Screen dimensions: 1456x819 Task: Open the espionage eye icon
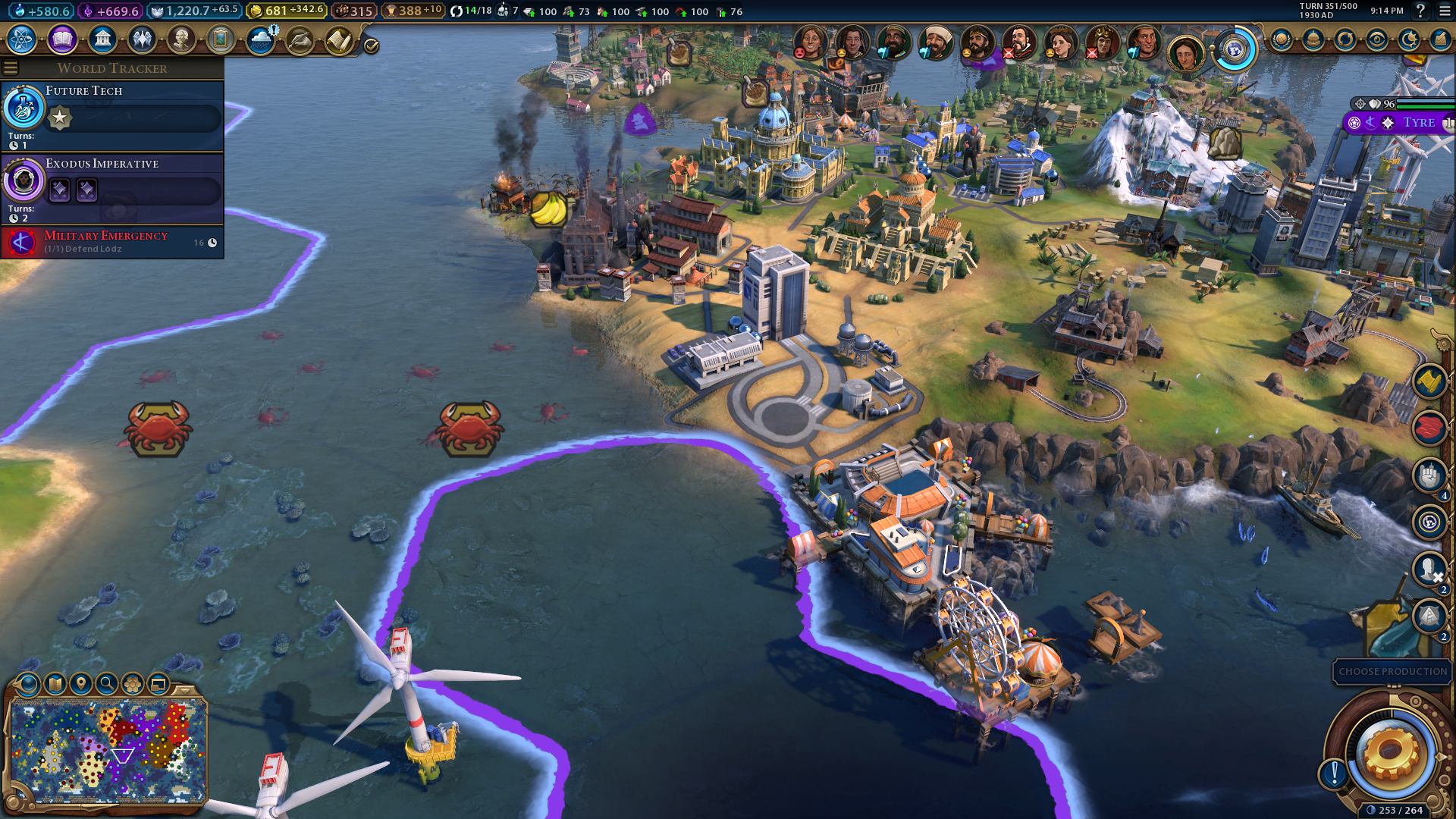tap(1377, 39)
